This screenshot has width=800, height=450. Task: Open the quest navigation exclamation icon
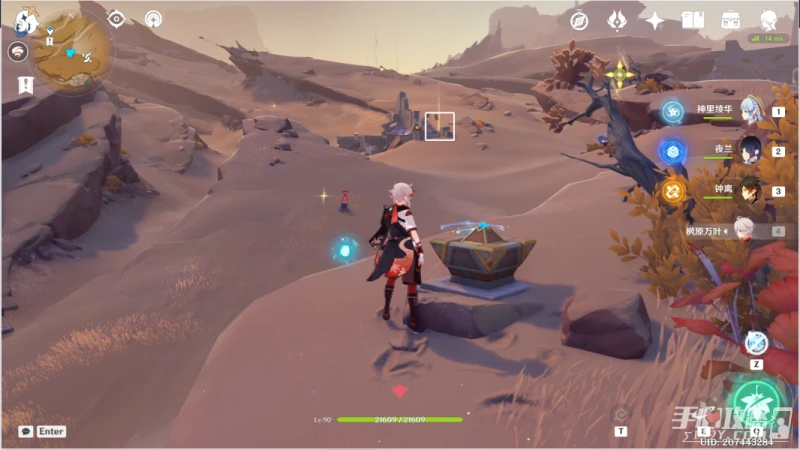point(25,85)
